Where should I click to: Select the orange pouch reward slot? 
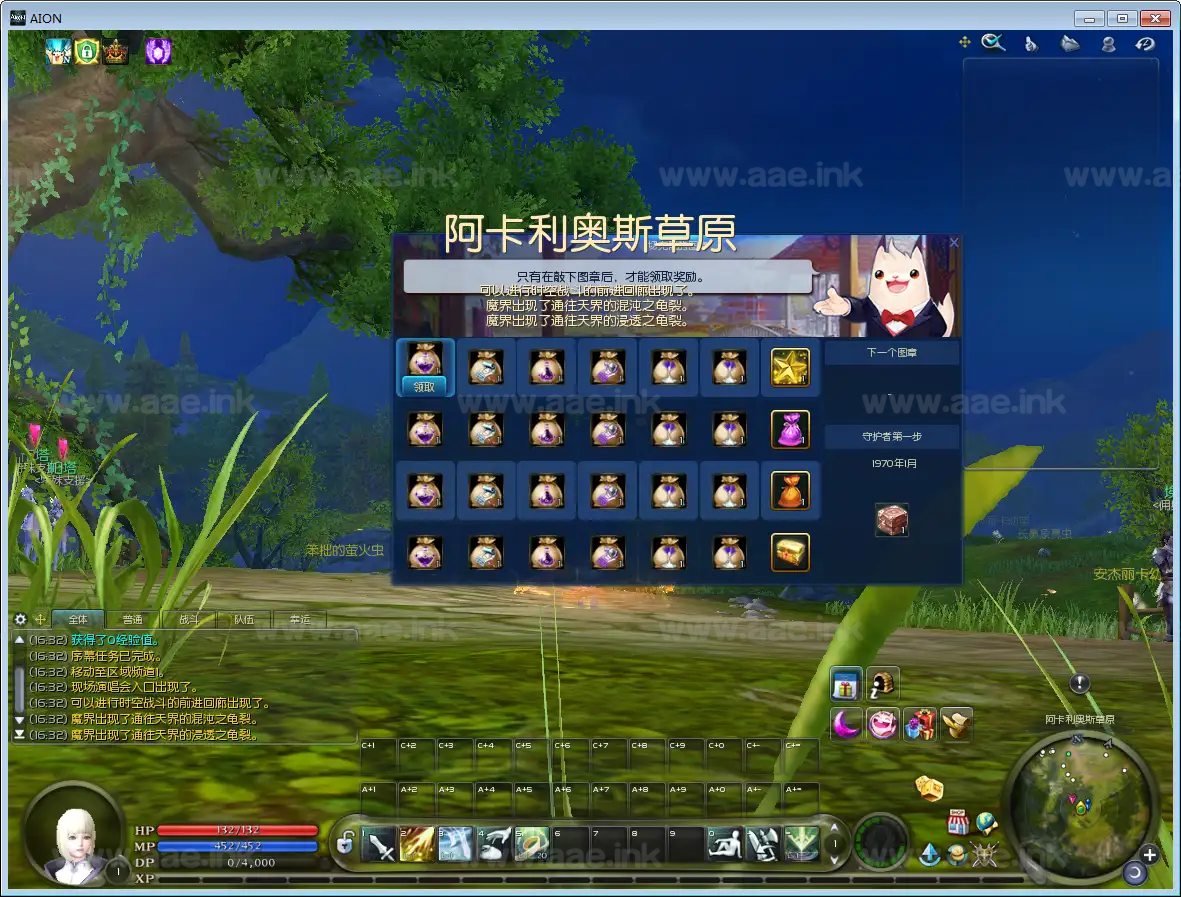pyautogui.click(x=790, y=490)
